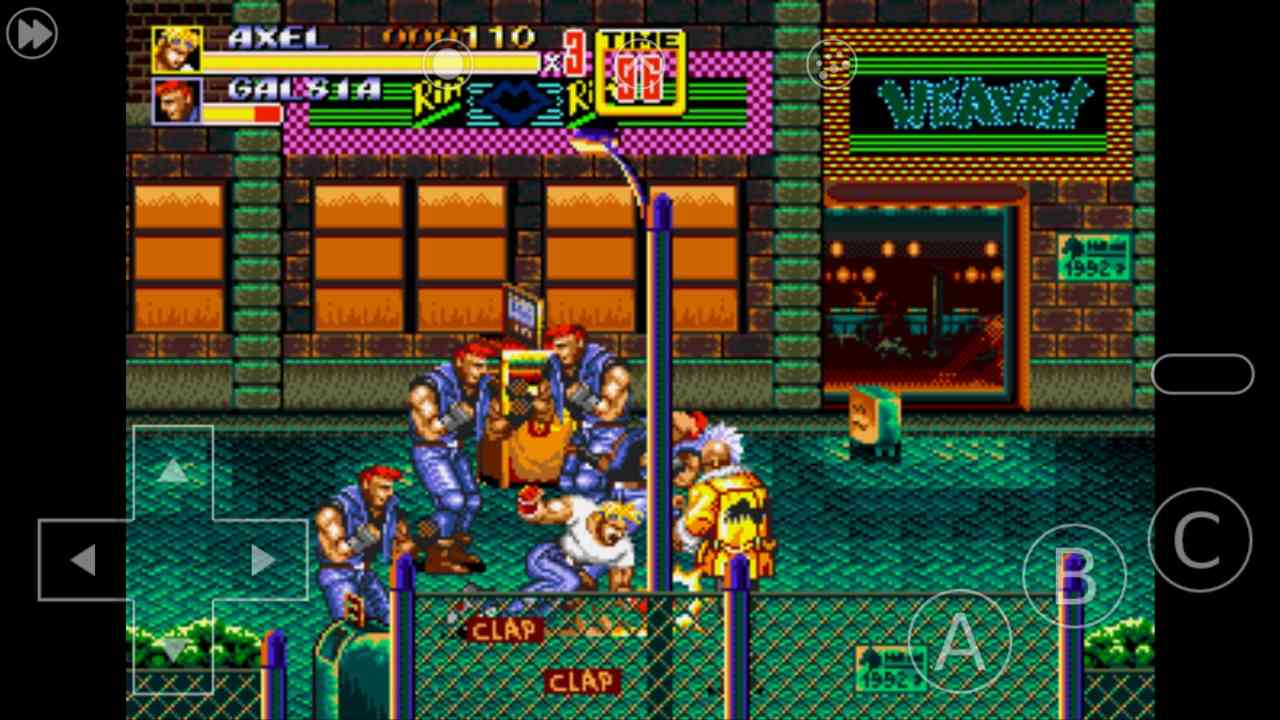Tap the D-pad left arrow
Screen dimensions: 1280x720
coord(83,560)
